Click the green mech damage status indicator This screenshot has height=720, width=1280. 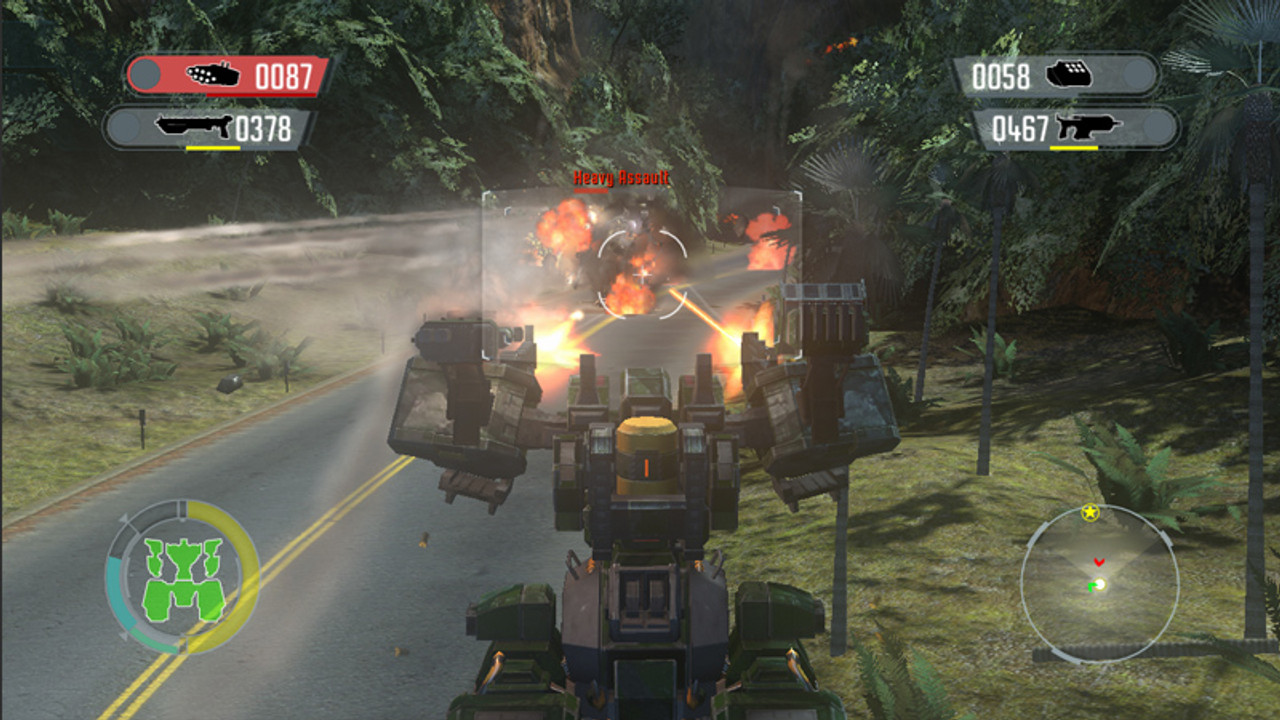coord(181,578)
